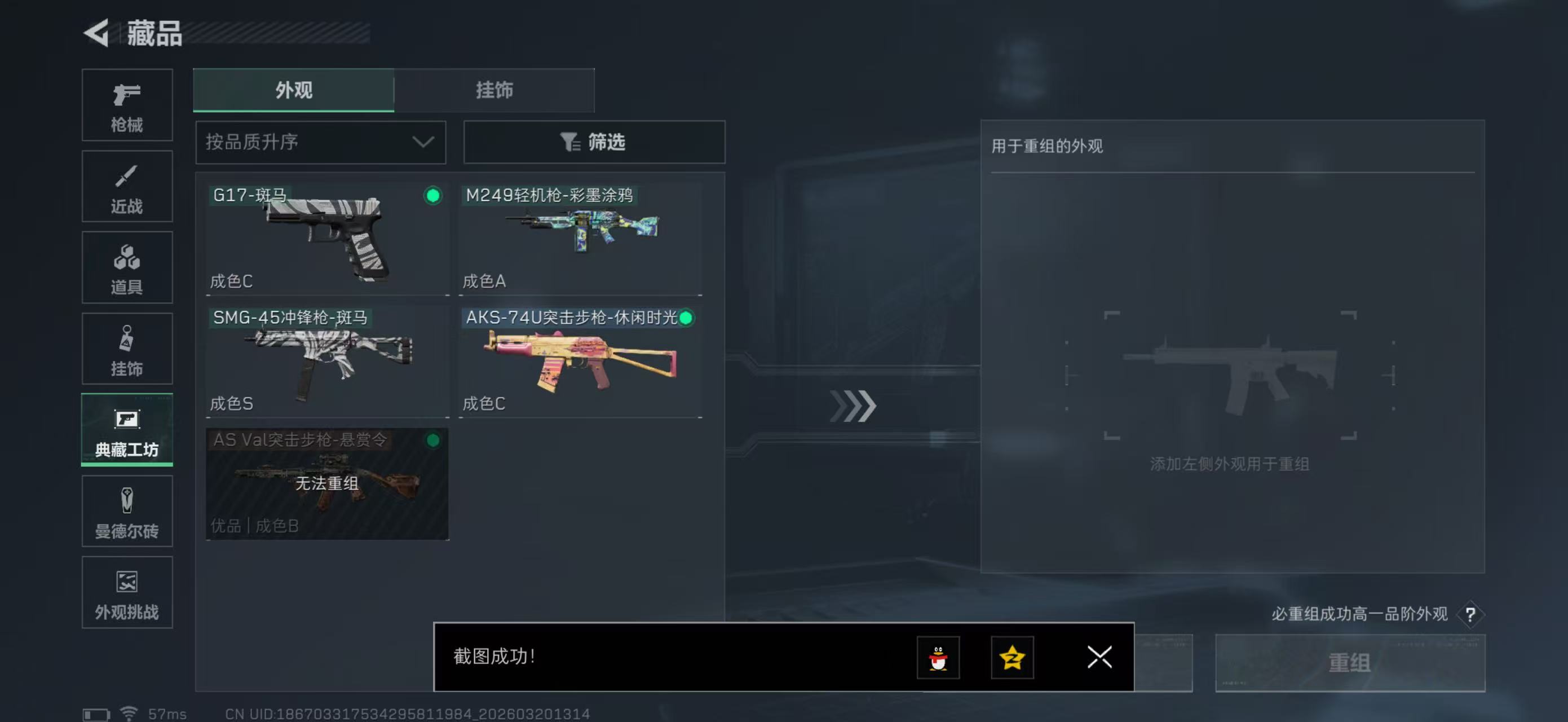Open the 道具 items category

point(127,267)
